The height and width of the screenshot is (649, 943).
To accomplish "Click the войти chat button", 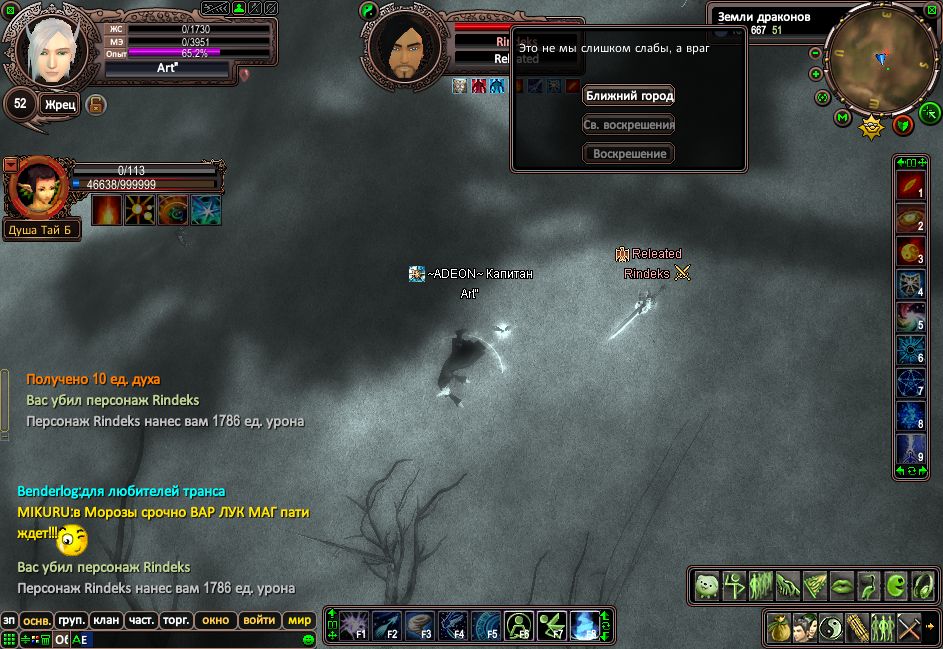I will (259, 620).
